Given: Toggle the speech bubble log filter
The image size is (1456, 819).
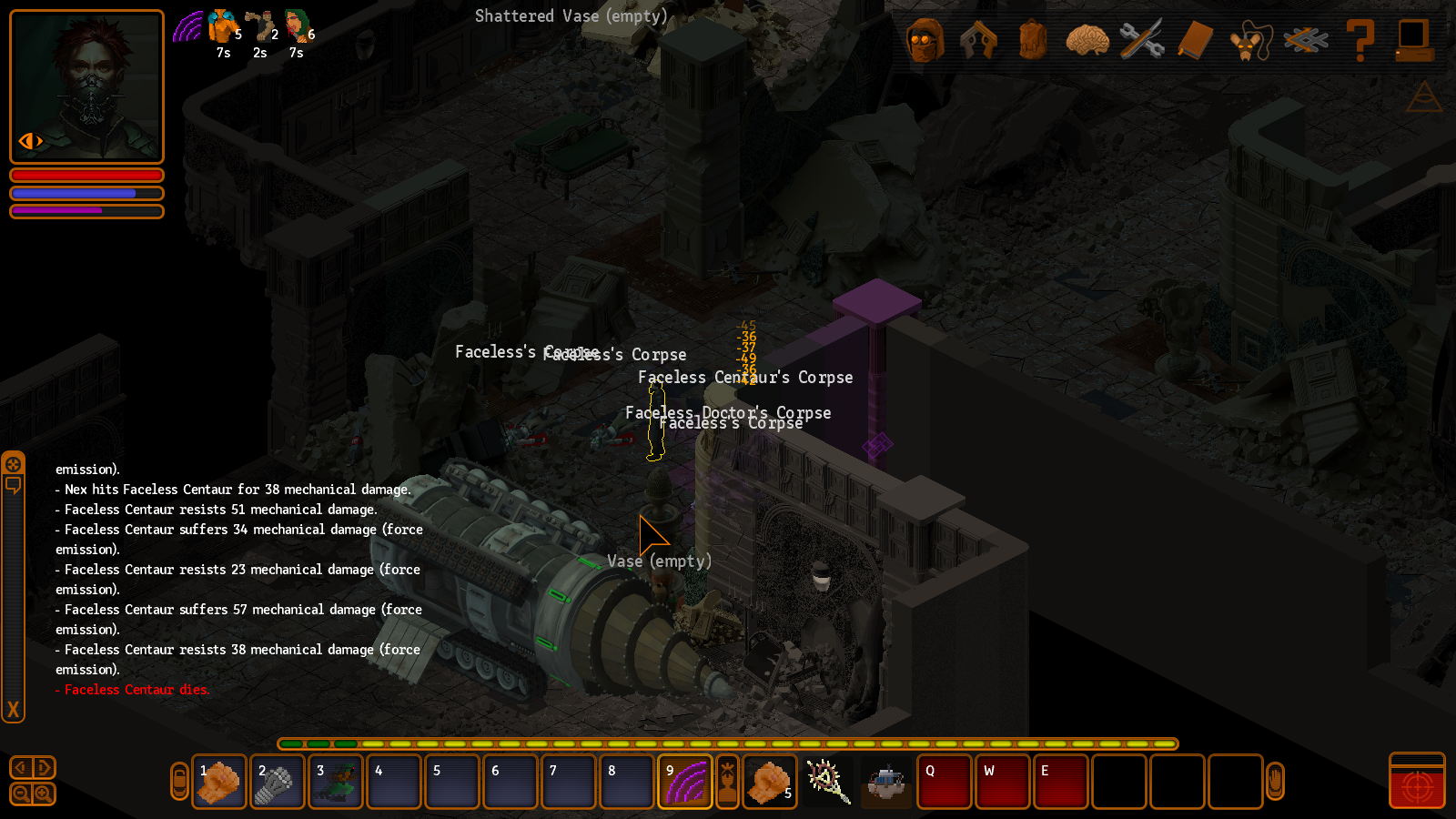Looking at the screenshot, I should [14, 485].
